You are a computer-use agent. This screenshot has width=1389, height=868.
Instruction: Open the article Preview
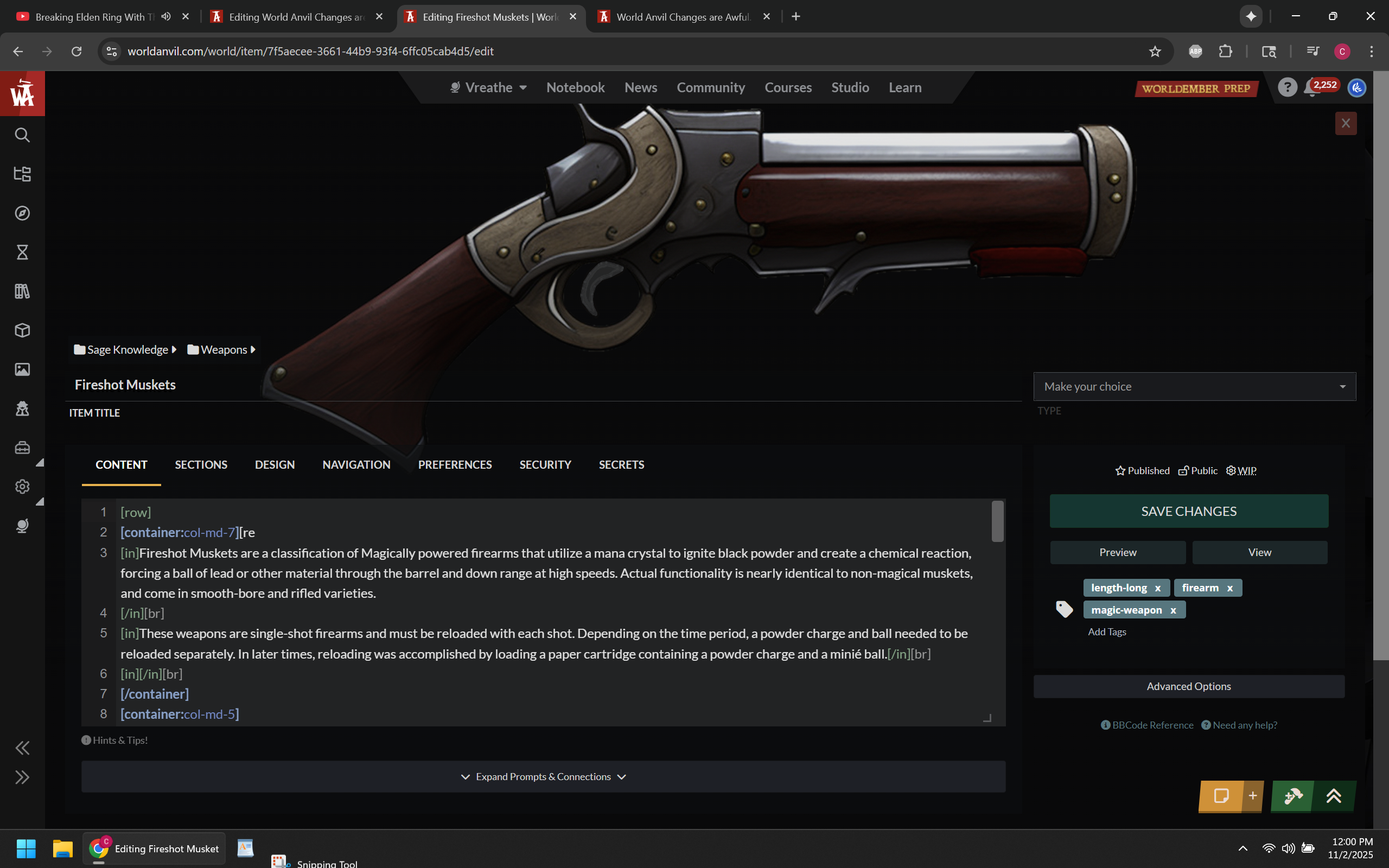tap(1117, 552)
